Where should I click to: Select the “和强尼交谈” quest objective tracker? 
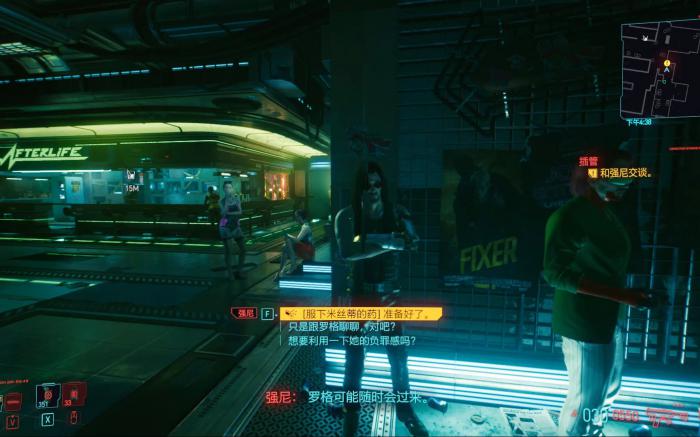pos(625,172)
